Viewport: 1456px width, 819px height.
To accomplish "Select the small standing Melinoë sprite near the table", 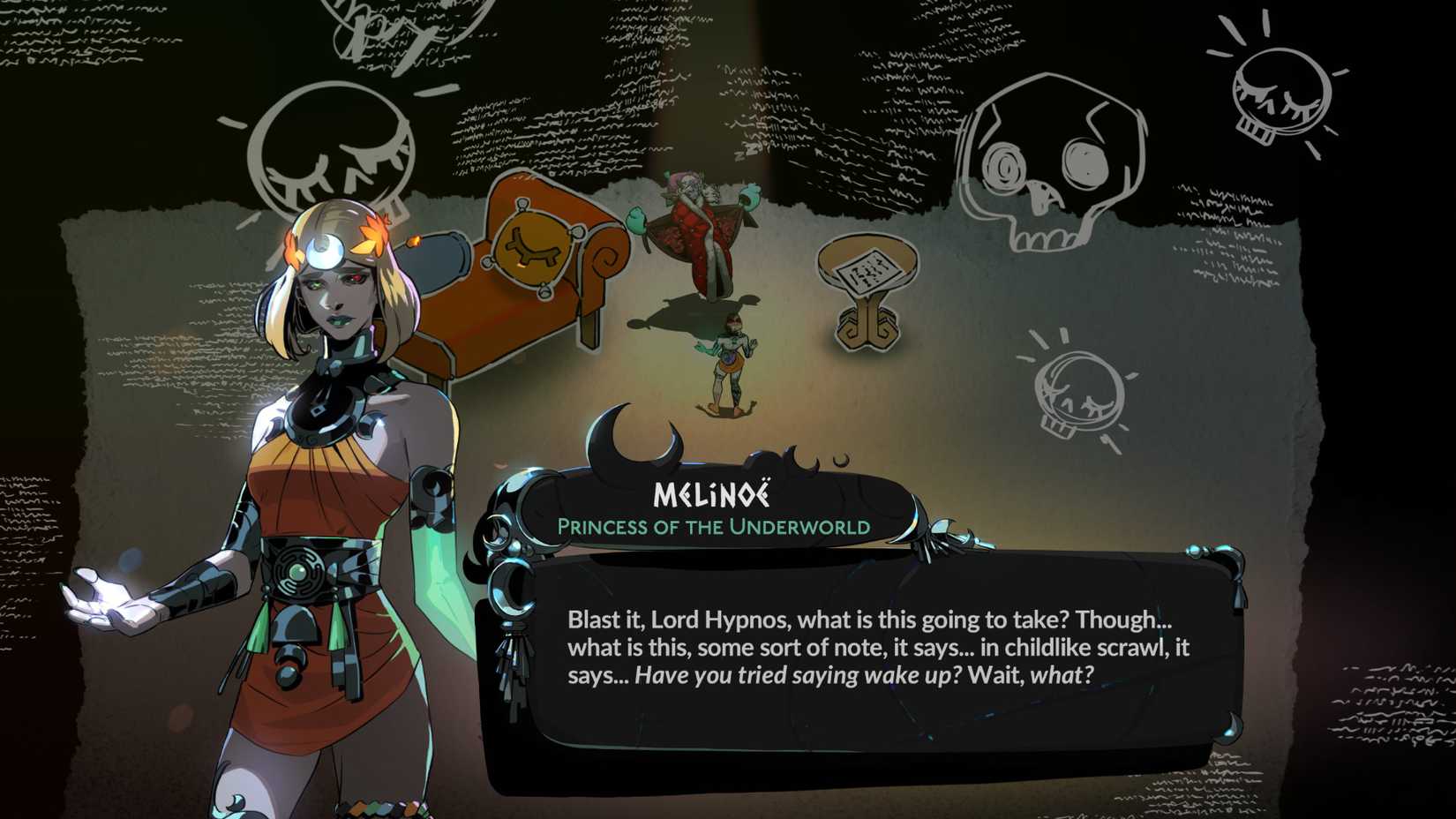I will [735, 357].
